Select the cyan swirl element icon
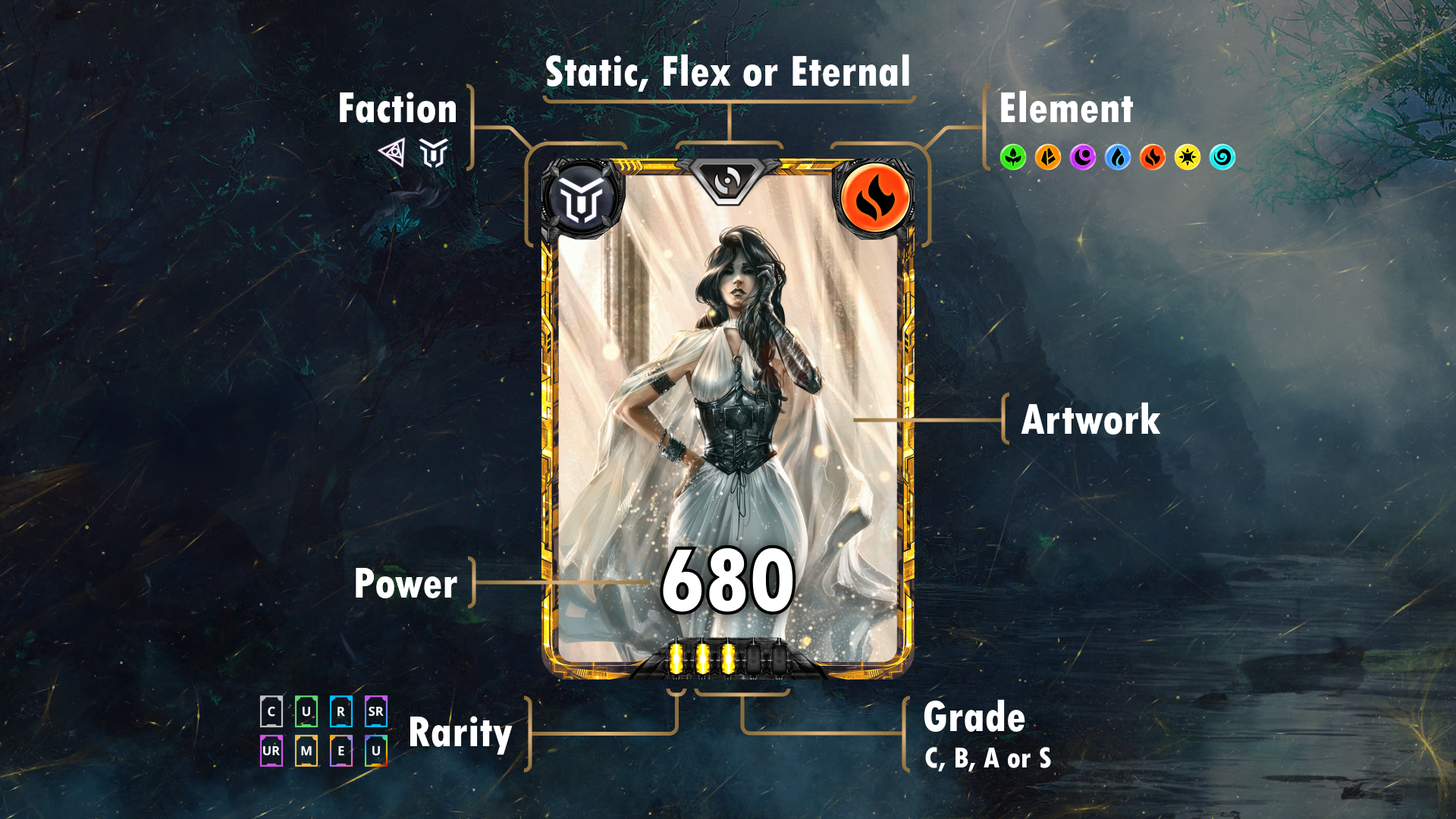Viewport: 1456px width, 819px height. (1222, 157)
